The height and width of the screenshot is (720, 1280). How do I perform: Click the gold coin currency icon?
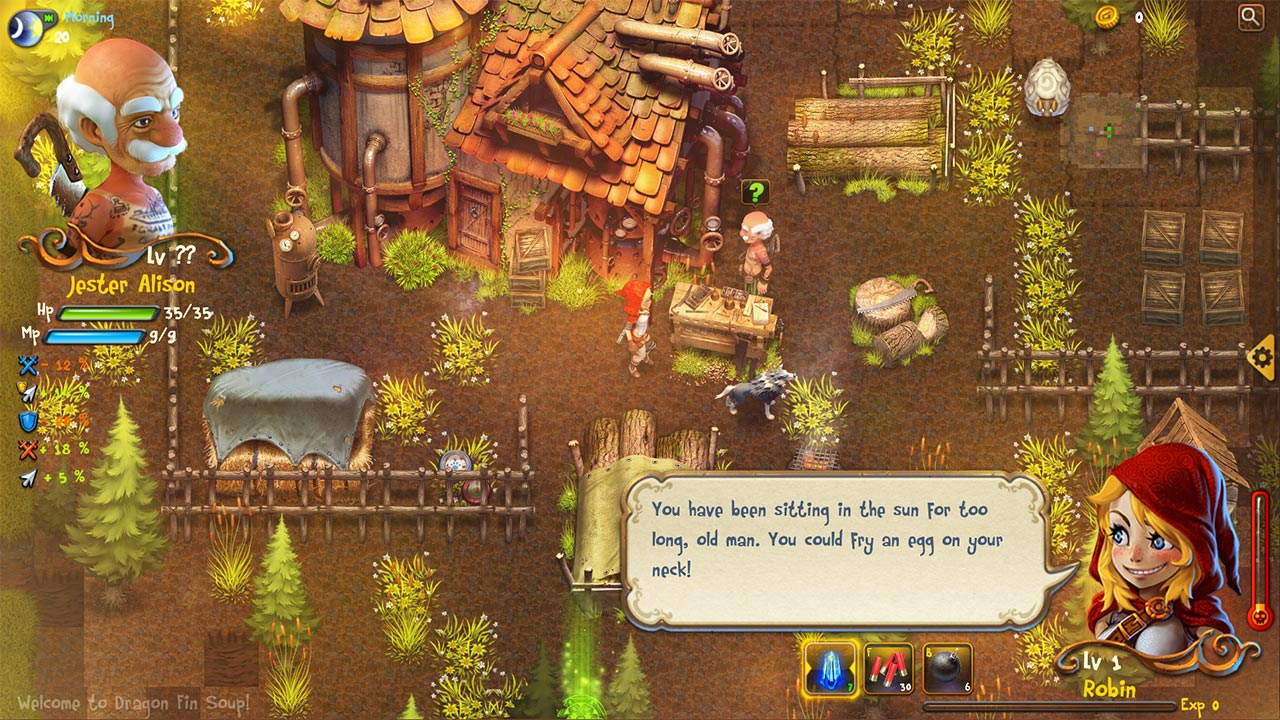pyautogui.click(x=1105, y=15)
